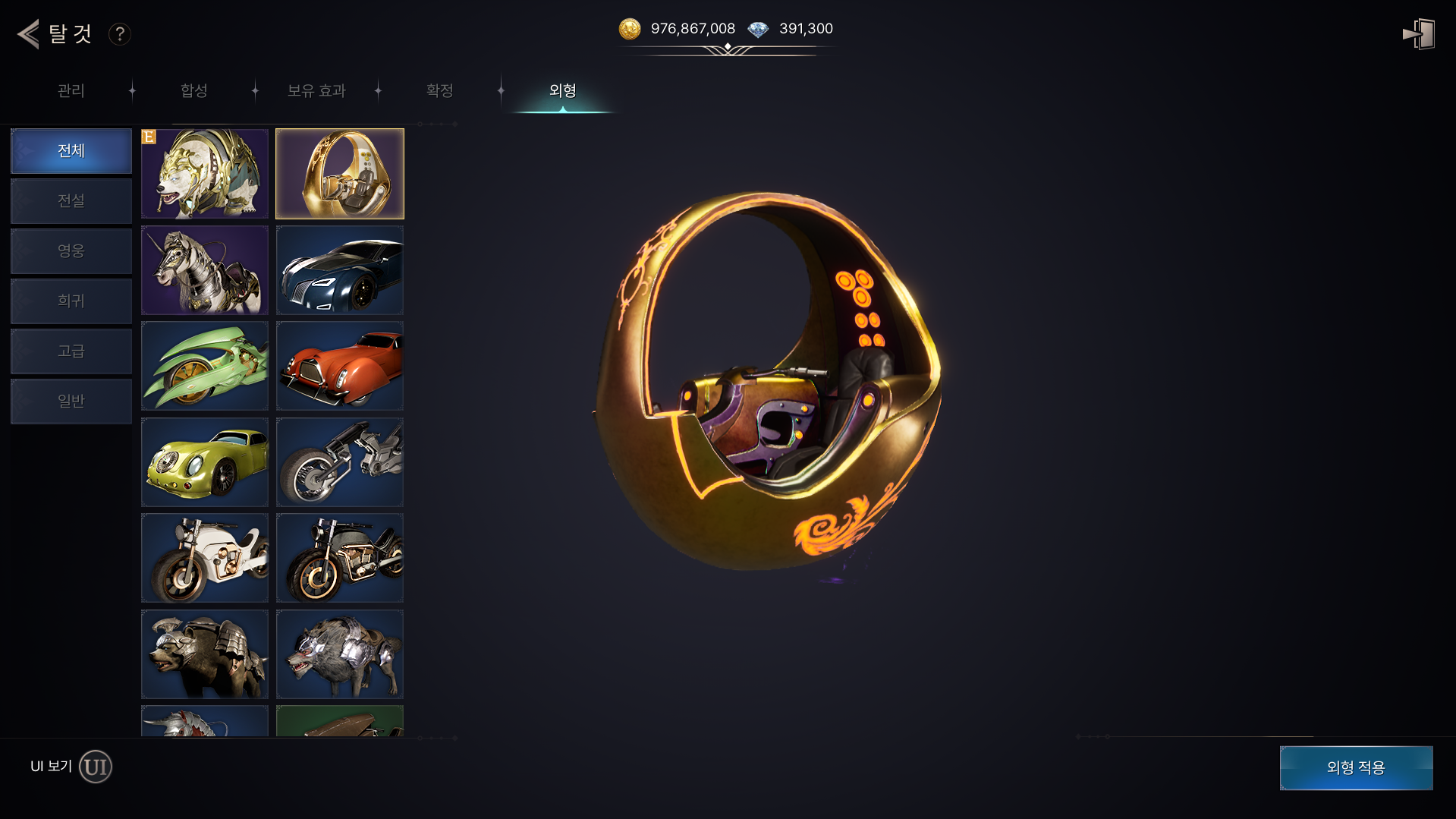The height and width of the screenshot is (819, 1456).
Task: Show the 보유 효과 tab
Action: pyautogui.click(x=316, y=91)
